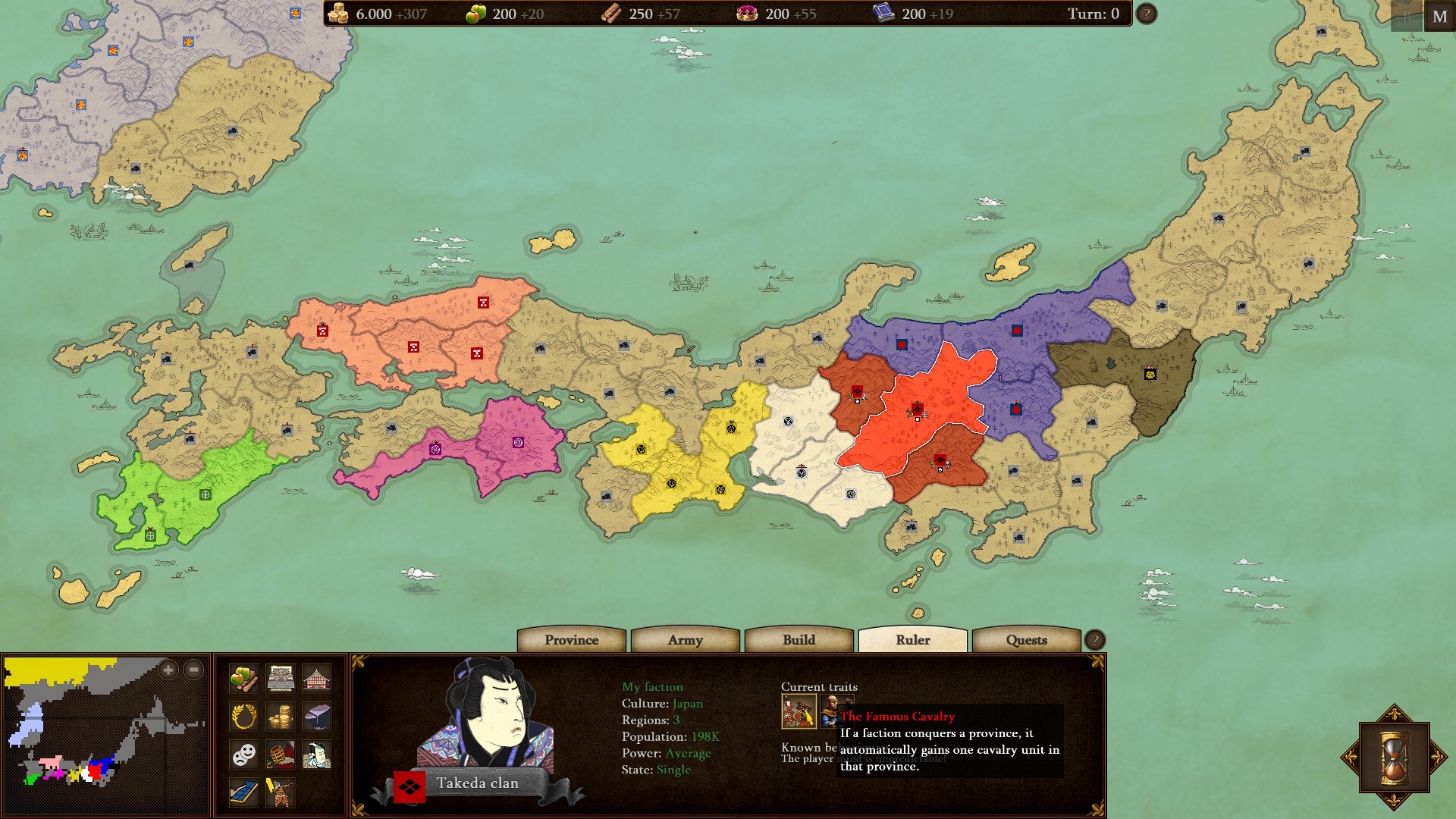
Task: Open the castle buildings icon
Action: pos(281,678)
